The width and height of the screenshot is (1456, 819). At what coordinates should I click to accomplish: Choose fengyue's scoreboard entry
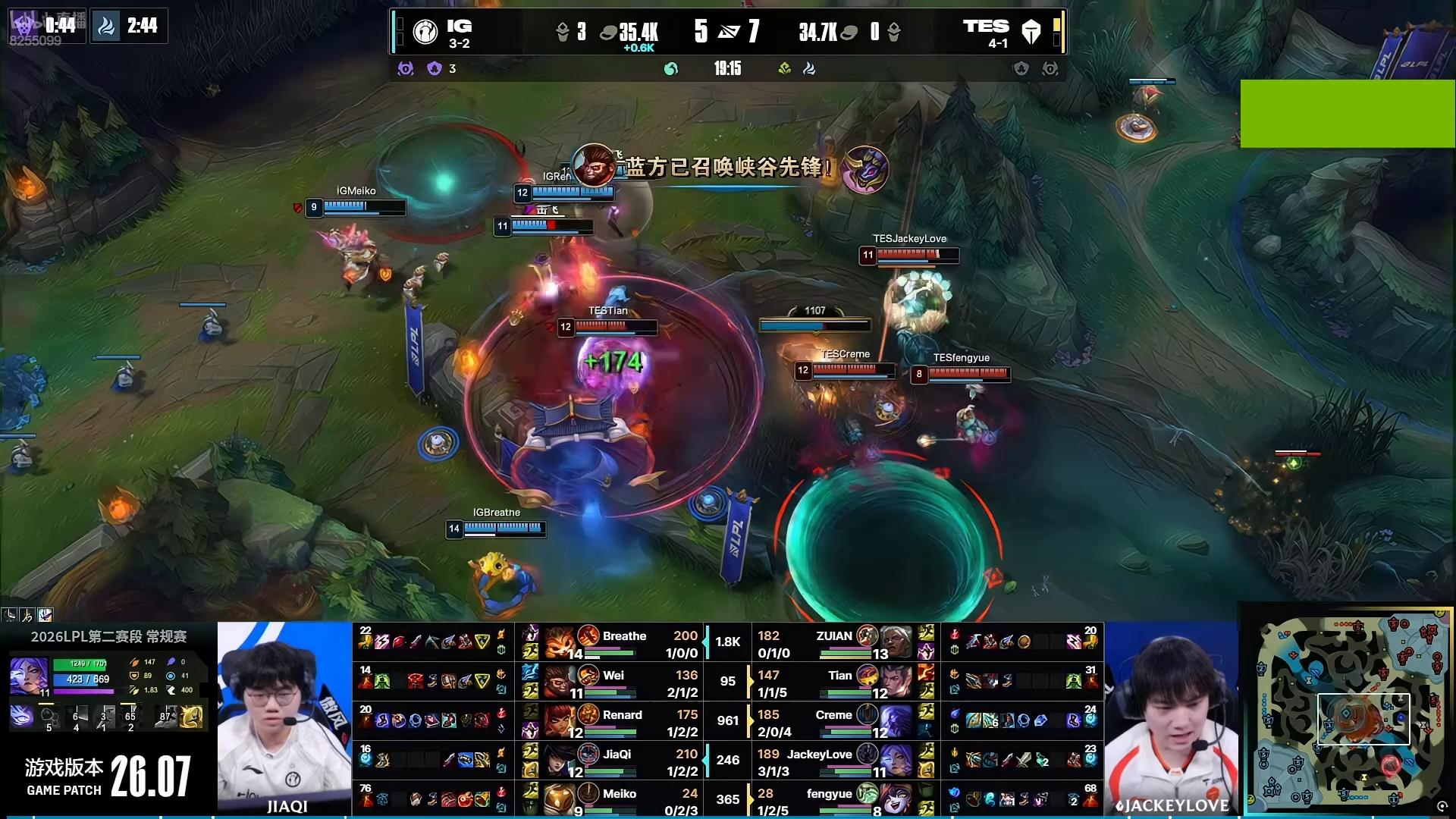pos(829,794)
